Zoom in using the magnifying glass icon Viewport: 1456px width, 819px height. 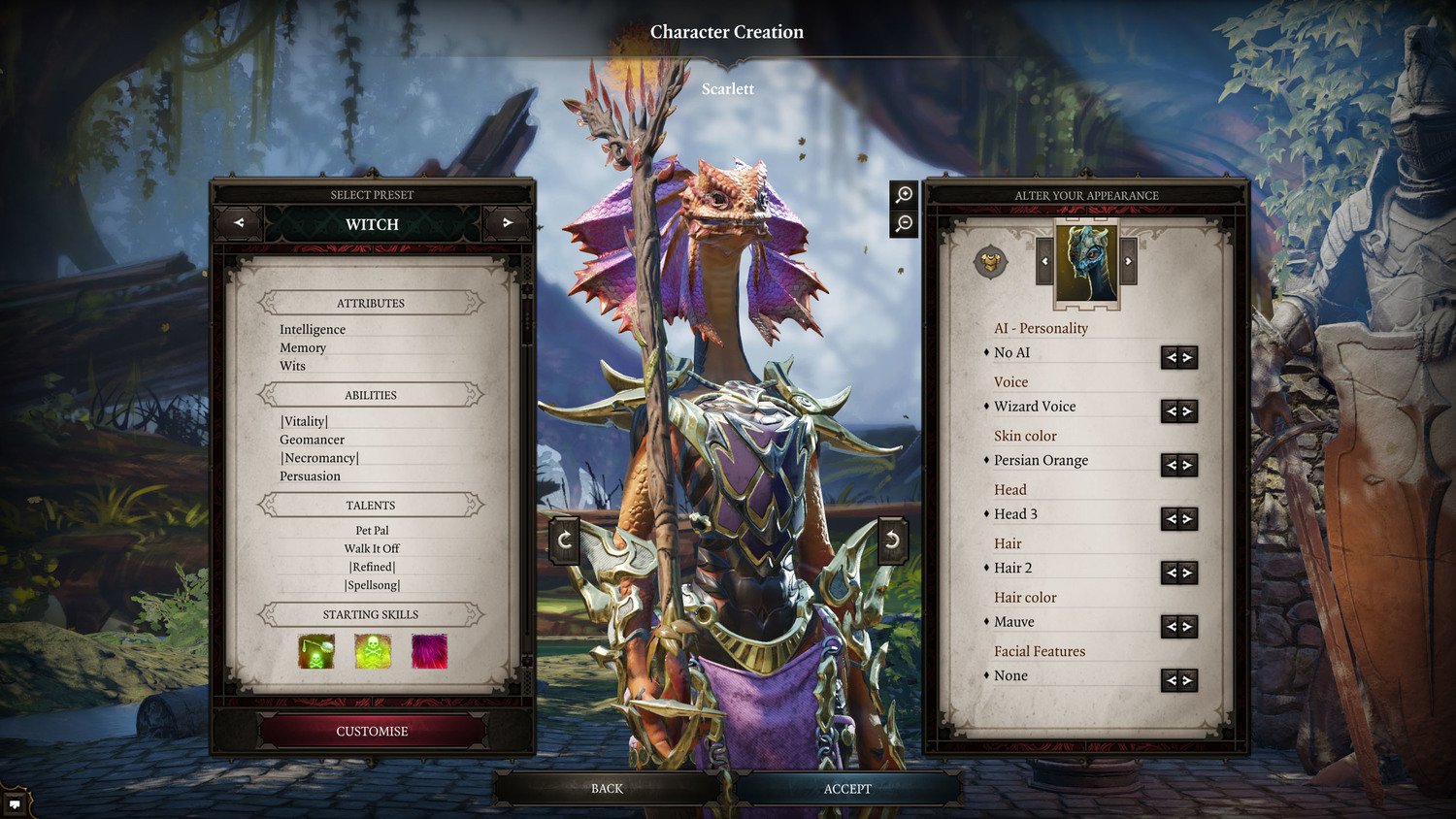(x=904, y=194)
